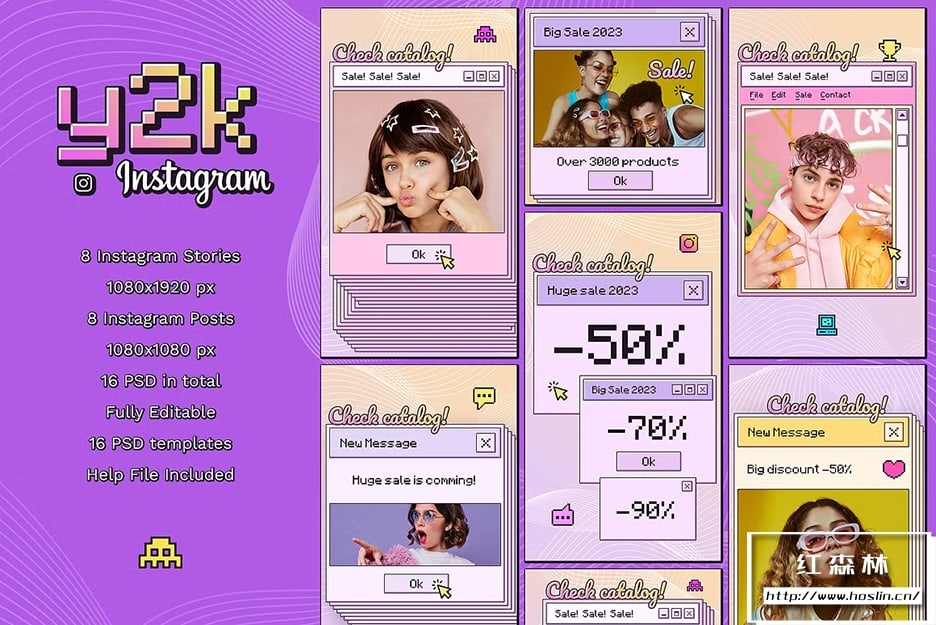Close the Huge sale 2023 window
The height and width of the screenshot is (625, 936).
point(693,291)
